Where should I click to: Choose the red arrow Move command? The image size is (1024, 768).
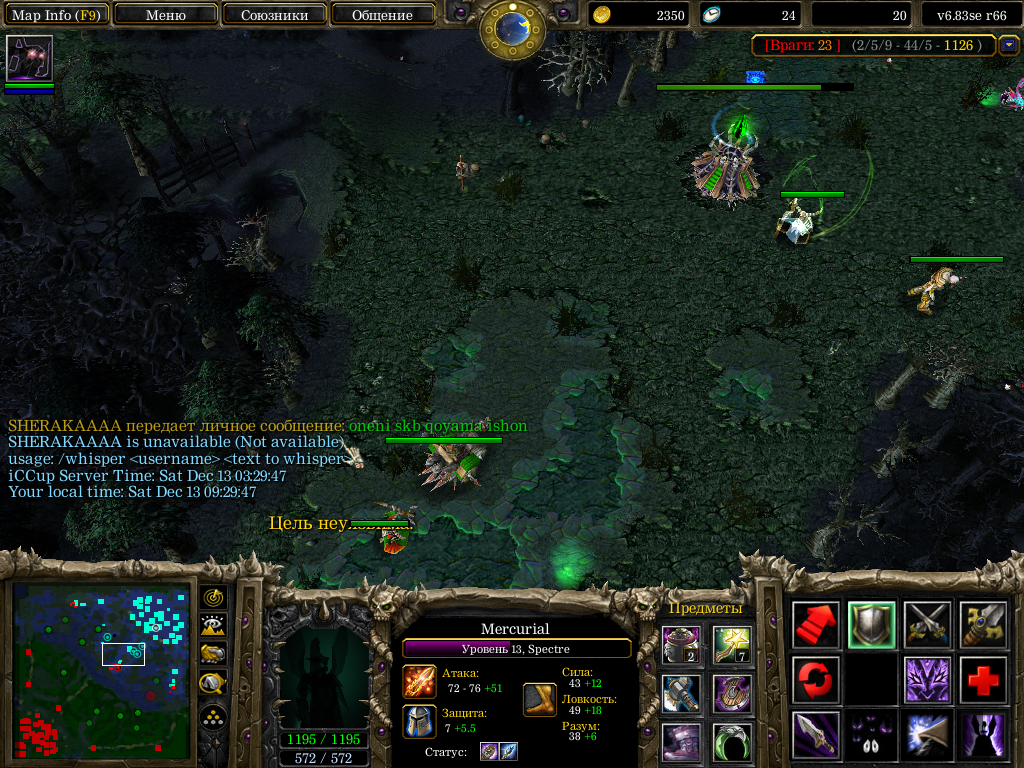[816, 625]
